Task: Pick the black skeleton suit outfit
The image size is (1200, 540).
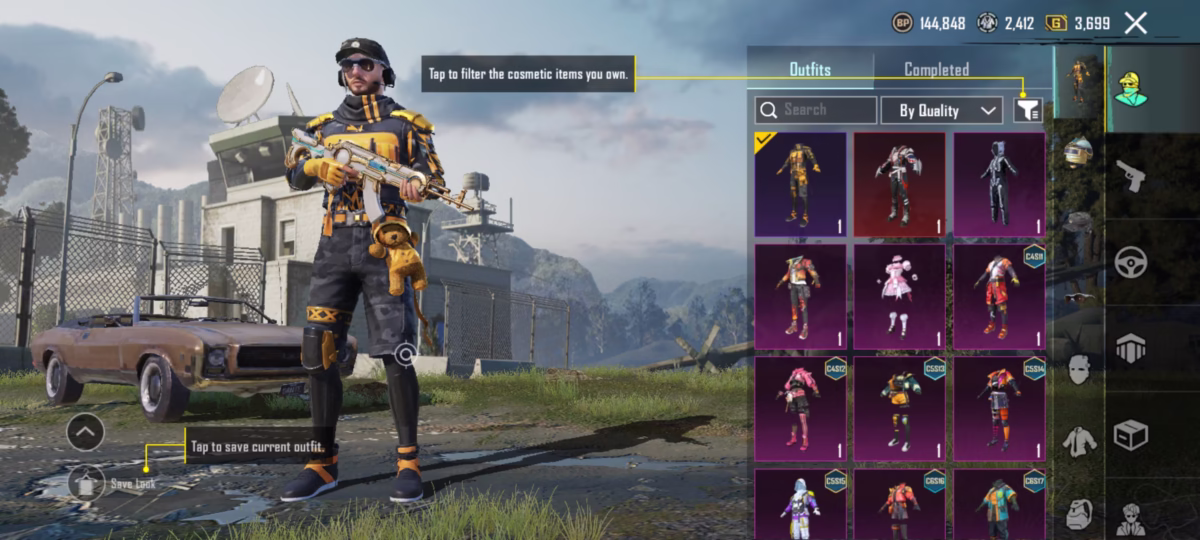Action: pos(999,184)
